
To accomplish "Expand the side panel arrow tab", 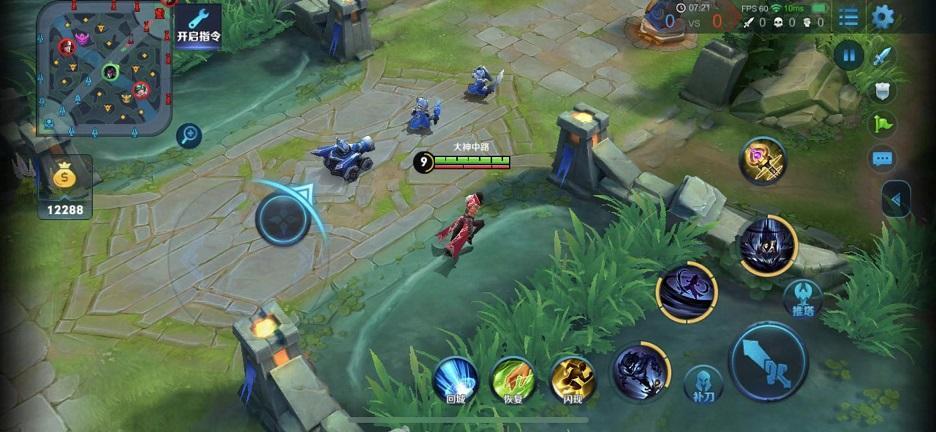I will tap(896, 200).
